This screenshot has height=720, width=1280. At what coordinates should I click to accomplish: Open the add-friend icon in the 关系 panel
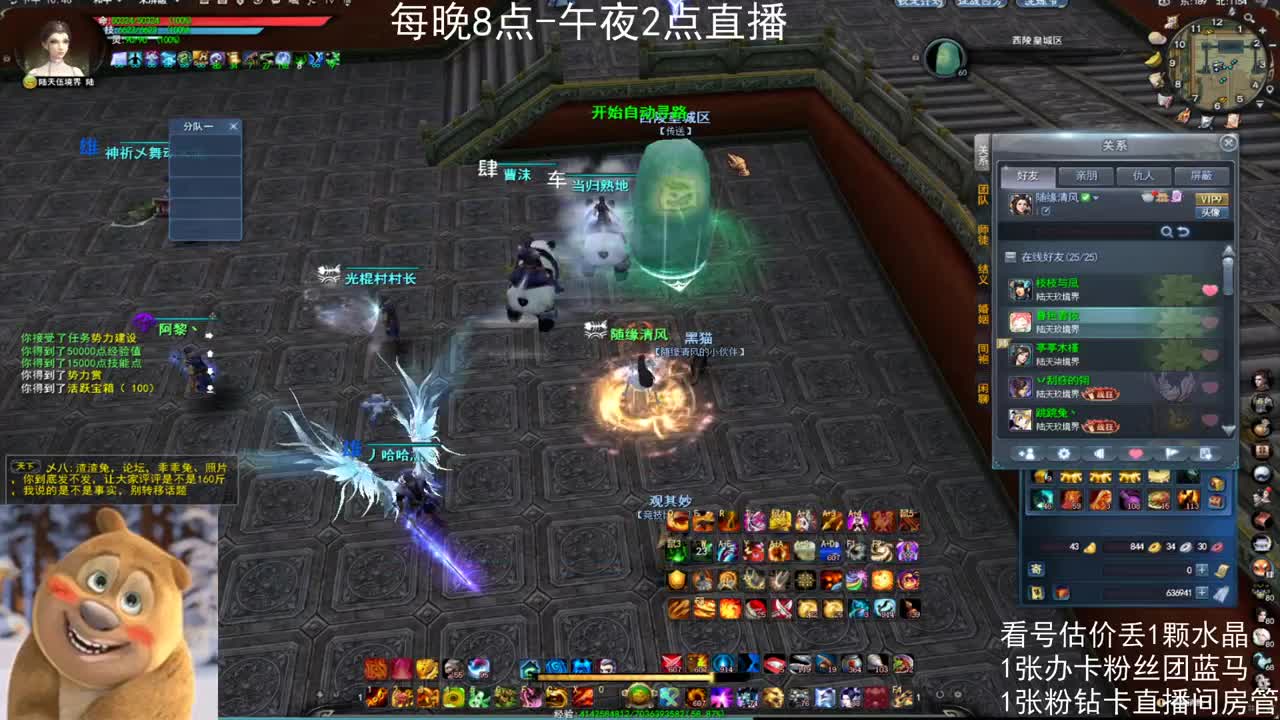1029,452
